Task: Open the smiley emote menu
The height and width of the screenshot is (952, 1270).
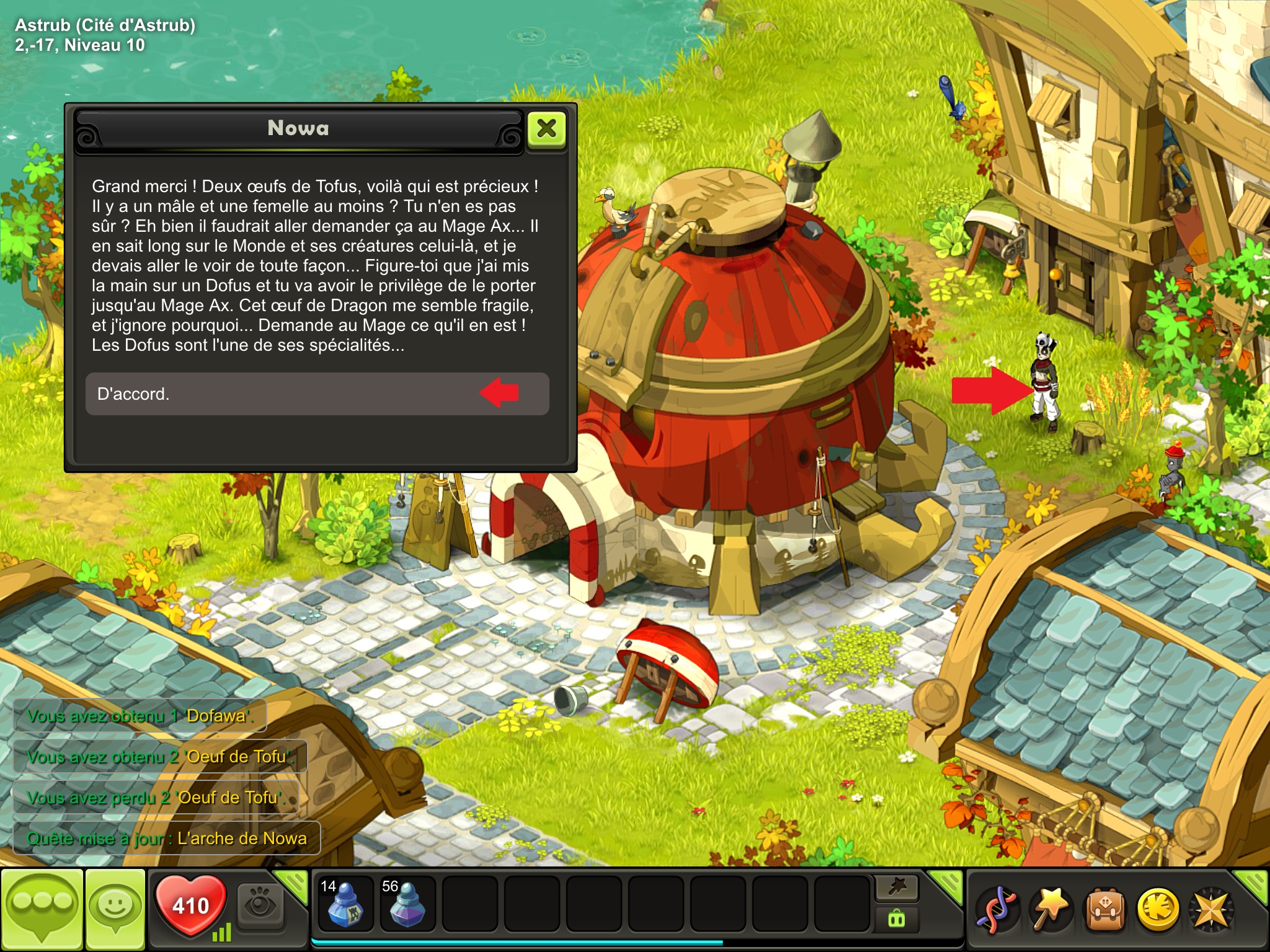Action: (115, 909)
